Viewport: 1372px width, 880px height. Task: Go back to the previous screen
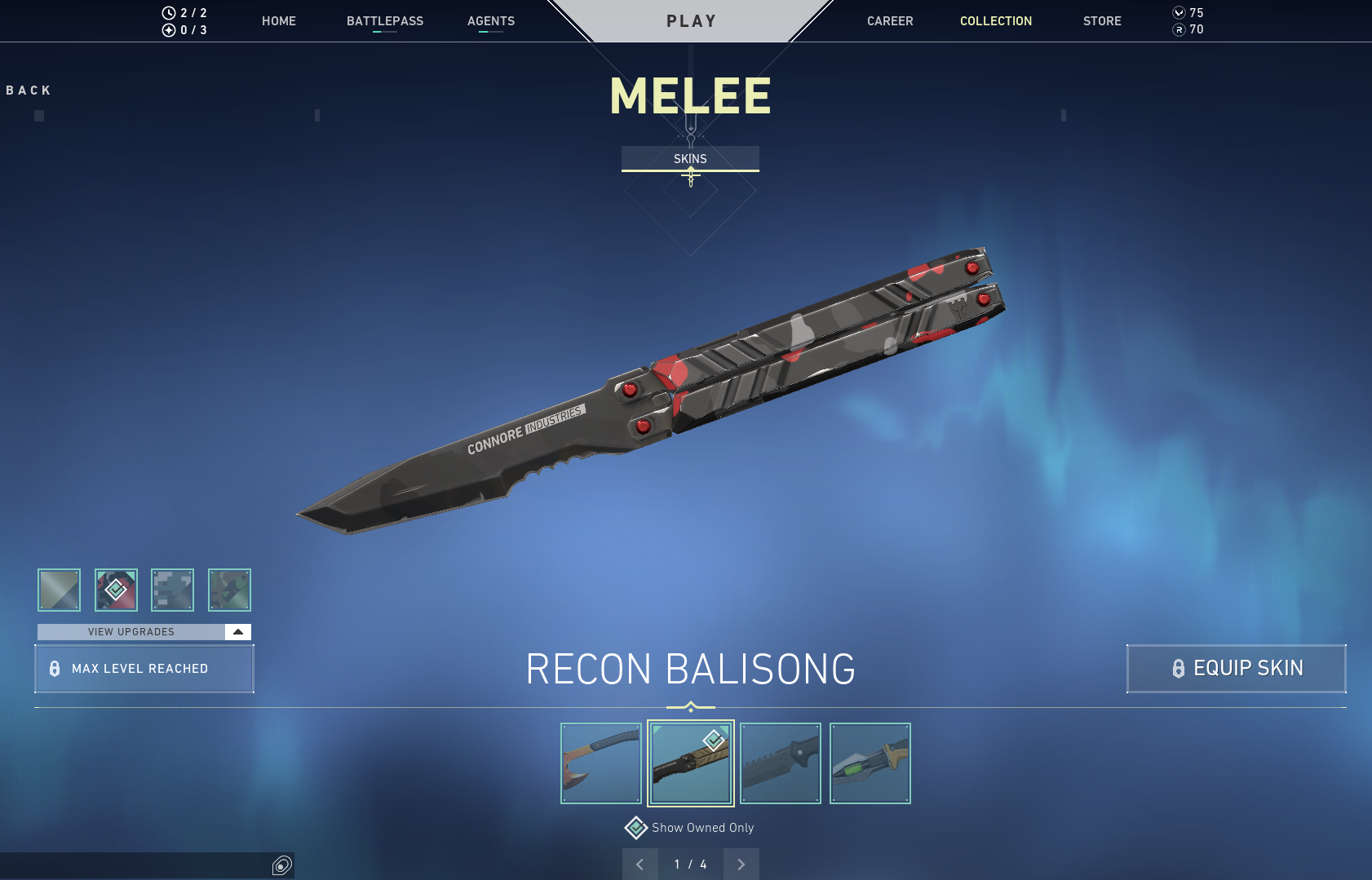tap(29, 91)
